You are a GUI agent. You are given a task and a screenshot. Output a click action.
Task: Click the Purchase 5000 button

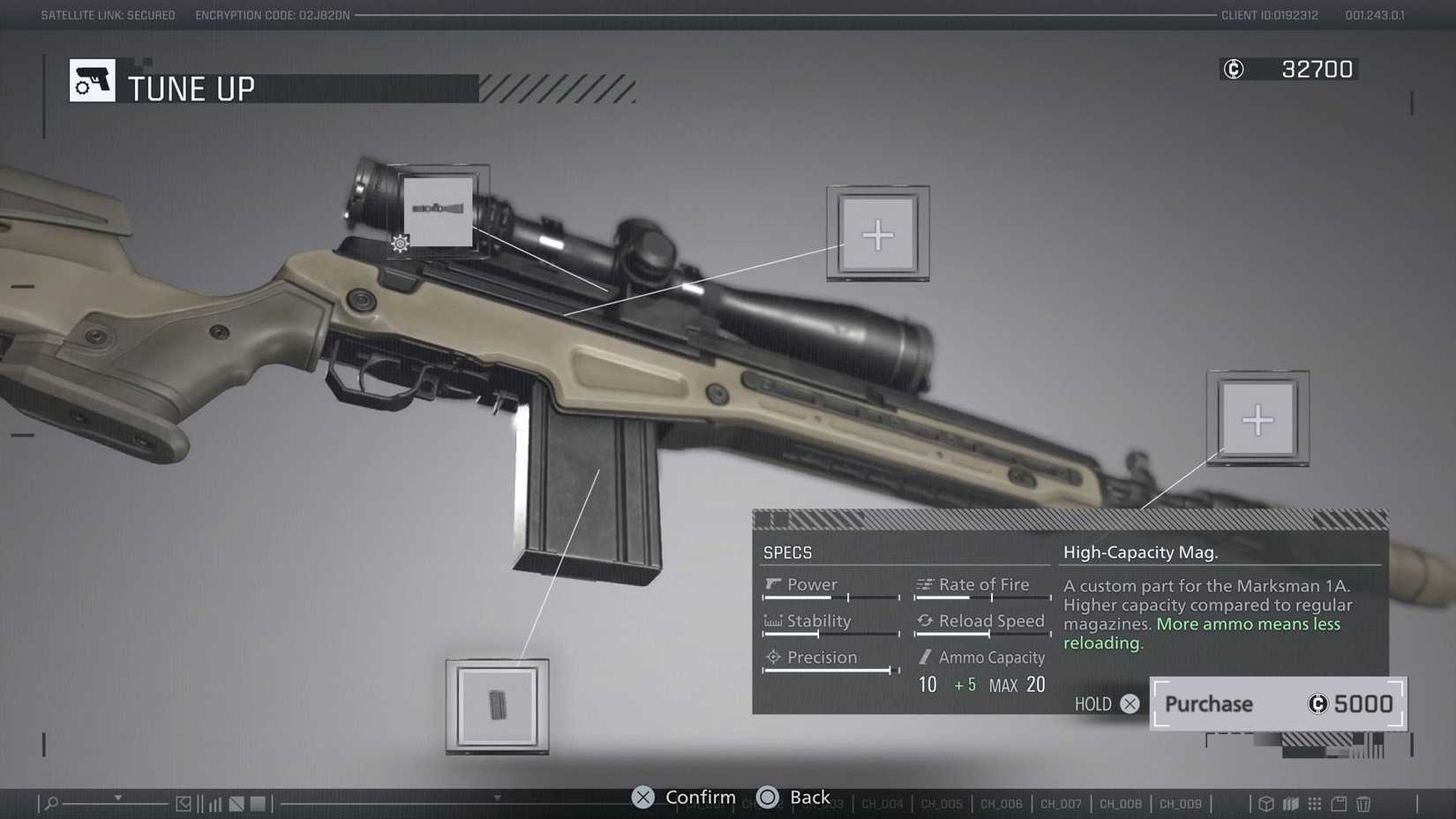coord(1276,703)
